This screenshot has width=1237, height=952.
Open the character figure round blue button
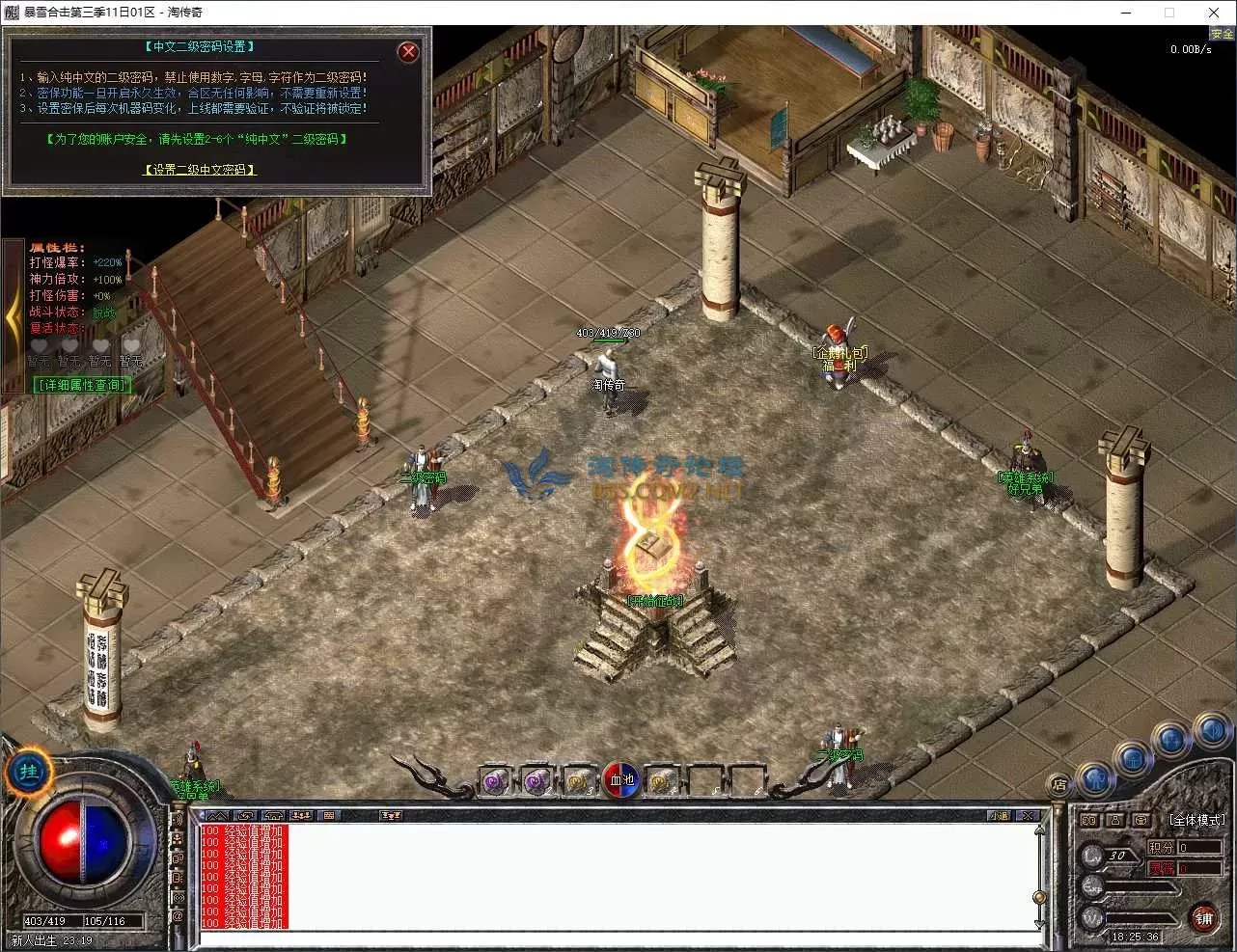coord(1094,779)
